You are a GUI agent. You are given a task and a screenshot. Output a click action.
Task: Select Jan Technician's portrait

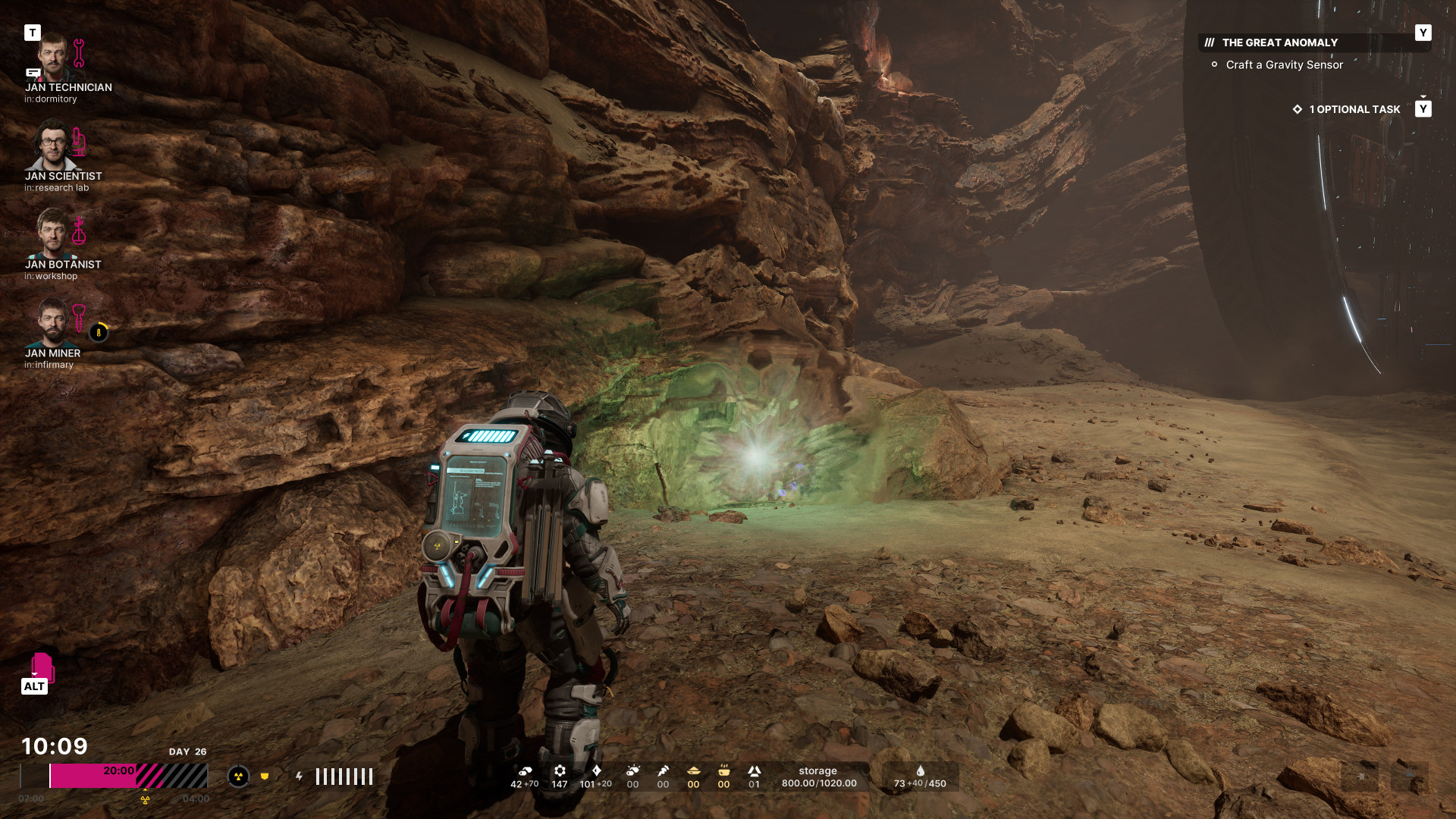pyautogui.click(x=52, y=58)
